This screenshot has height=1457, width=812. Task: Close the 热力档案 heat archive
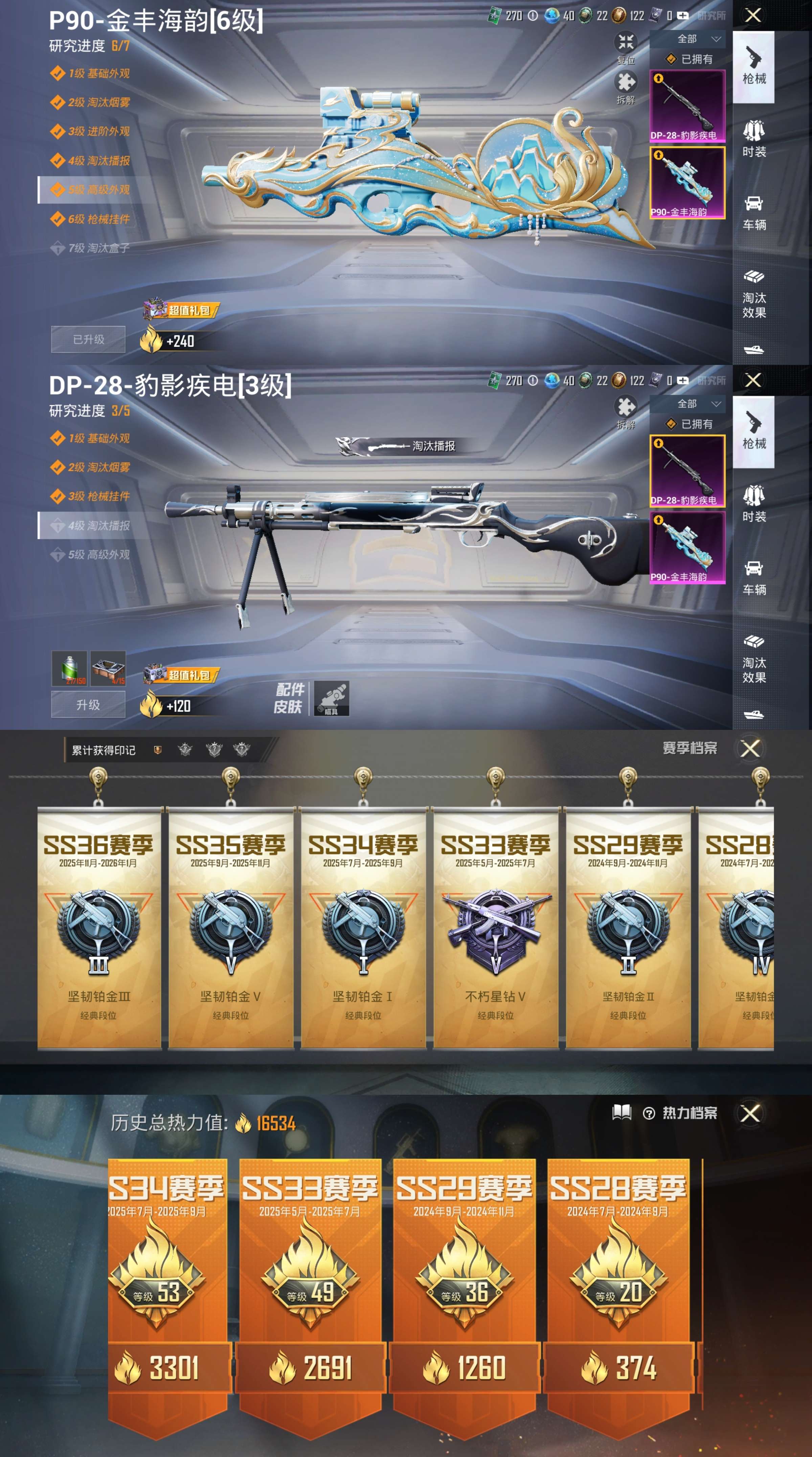750,1114
